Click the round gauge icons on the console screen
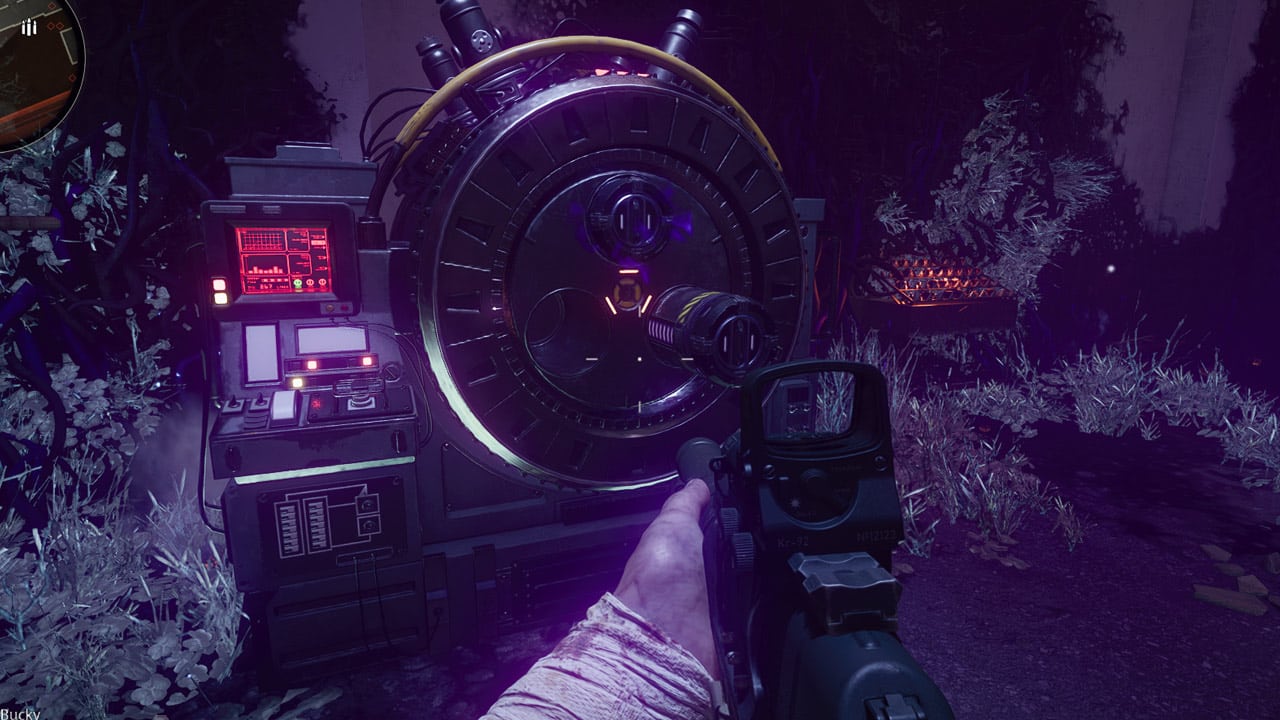Viewport: 1280px width, 720px height. tap(315, 282)
